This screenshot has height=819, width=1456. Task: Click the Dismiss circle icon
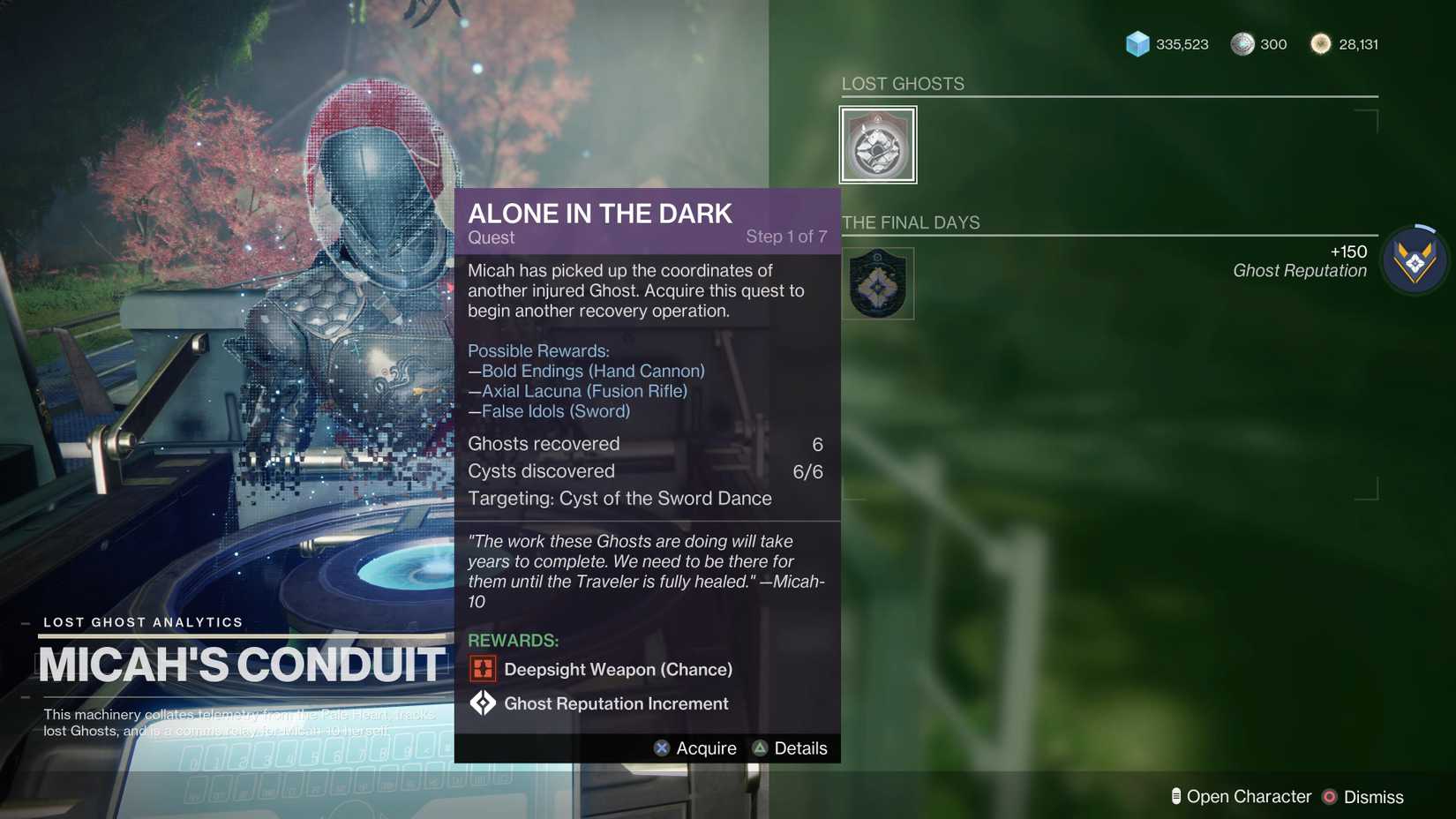(x=1329, y=796)
